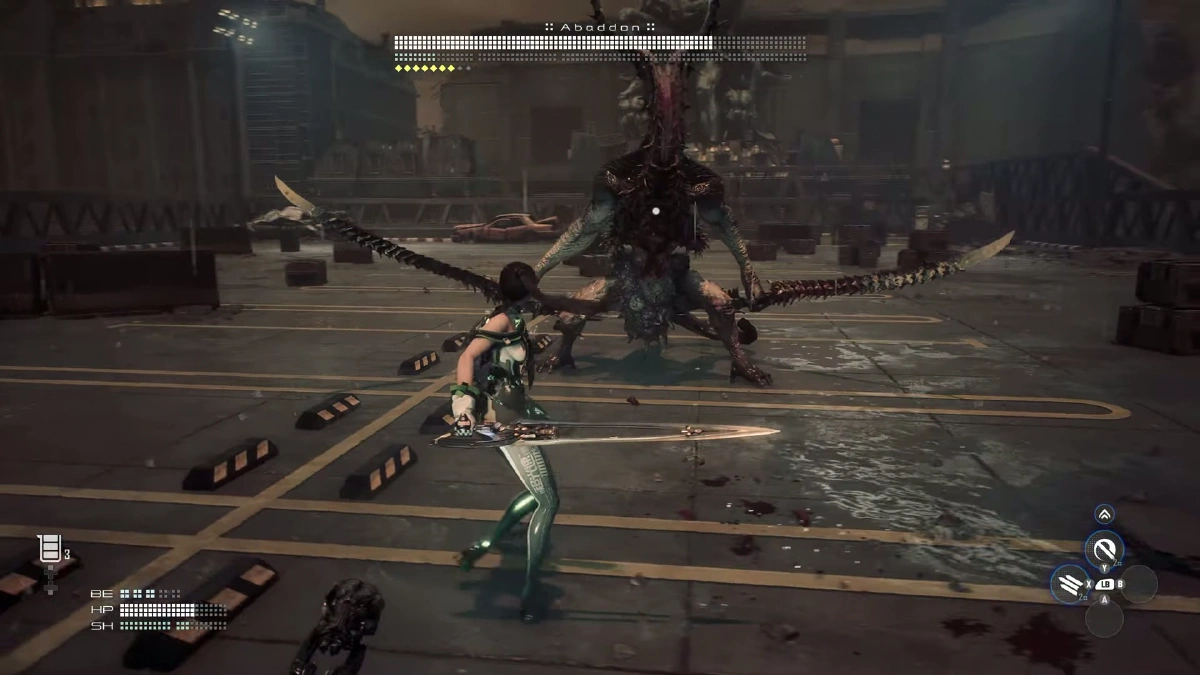Trigger the triple blade thrust skill

(1069, 584)
